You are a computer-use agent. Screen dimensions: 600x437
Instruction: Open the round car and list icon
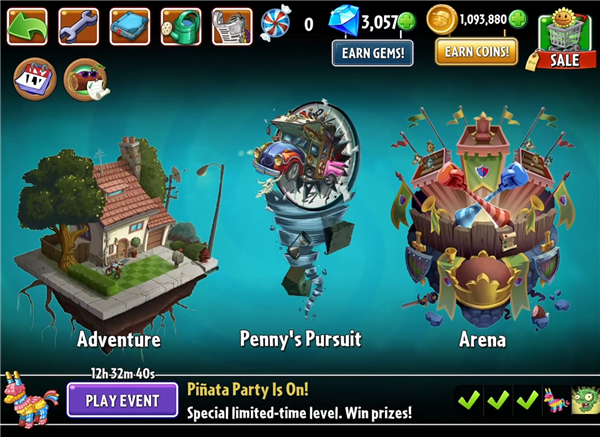86,79
